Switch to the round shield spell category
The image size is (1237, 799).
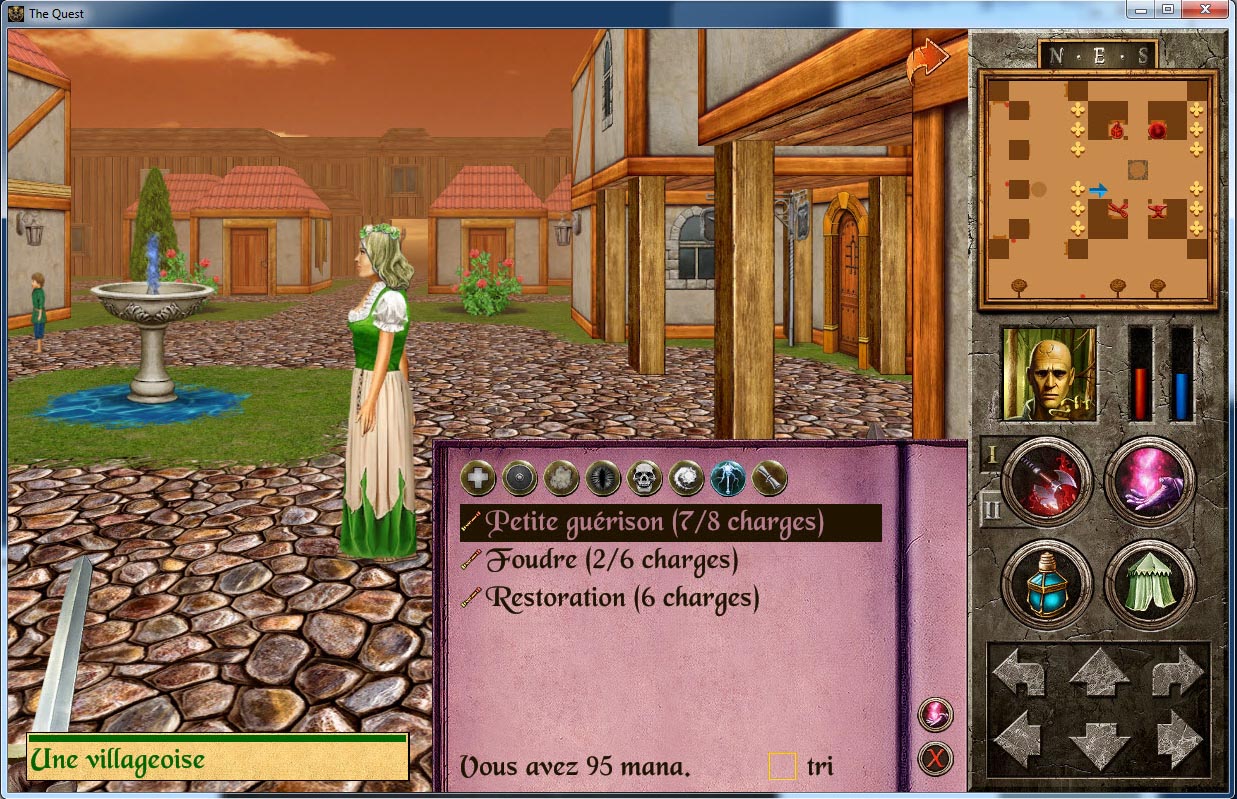[x=520, y=479]
